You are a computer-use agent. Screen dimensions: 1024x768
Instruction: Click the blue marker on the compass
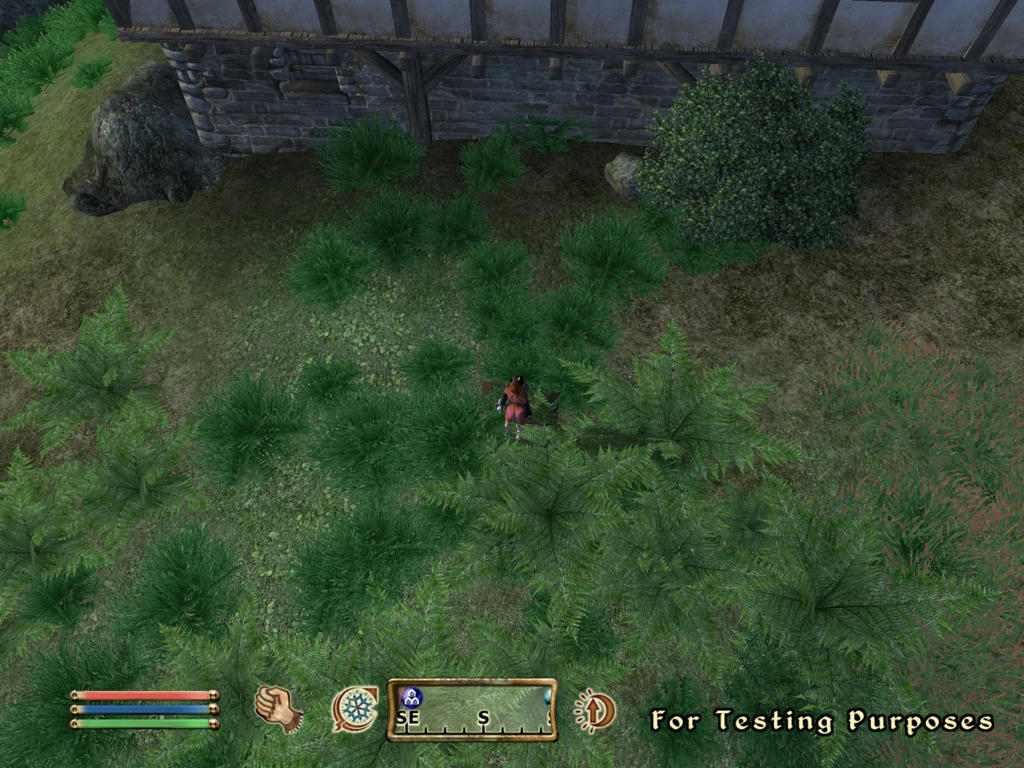411,697
